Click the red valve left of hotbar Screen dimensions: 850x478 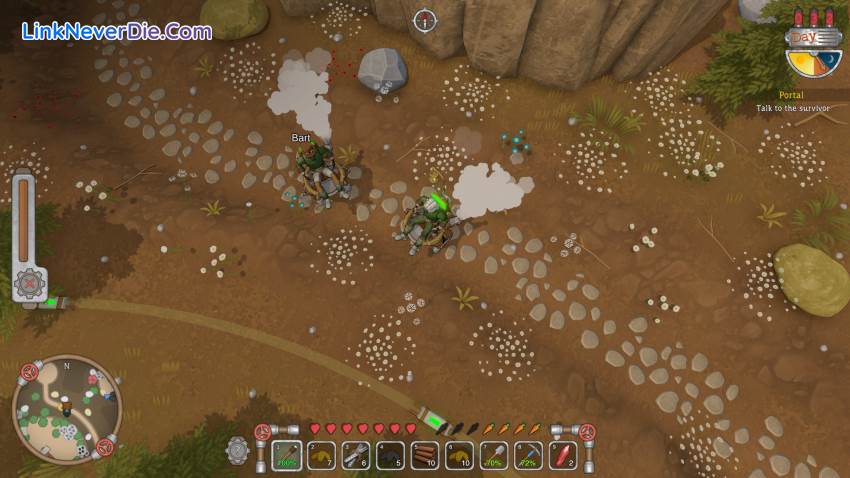tap(263, 433)
